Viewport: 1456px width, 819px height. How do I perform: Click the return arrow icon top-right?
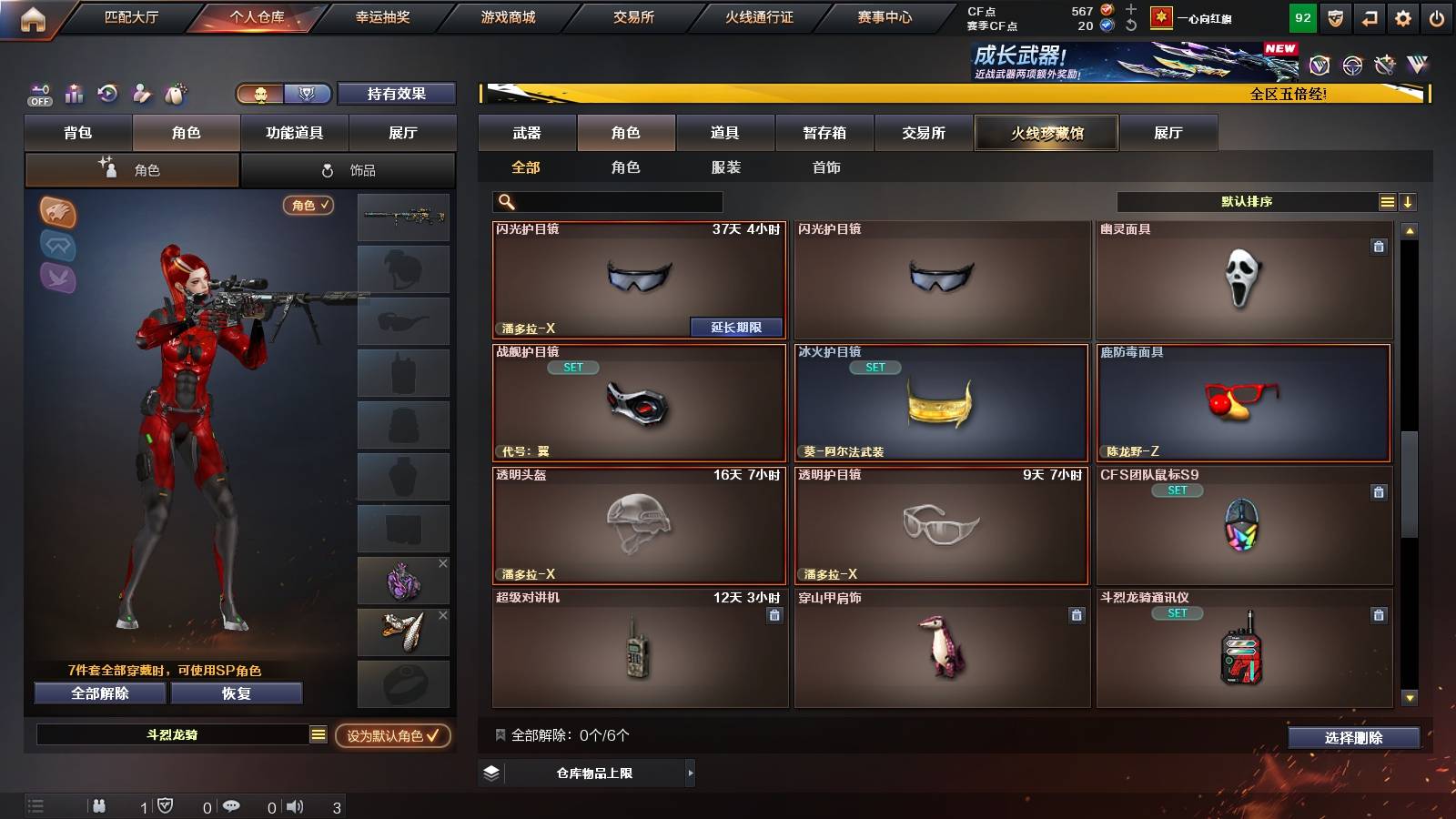(1368, 16)
